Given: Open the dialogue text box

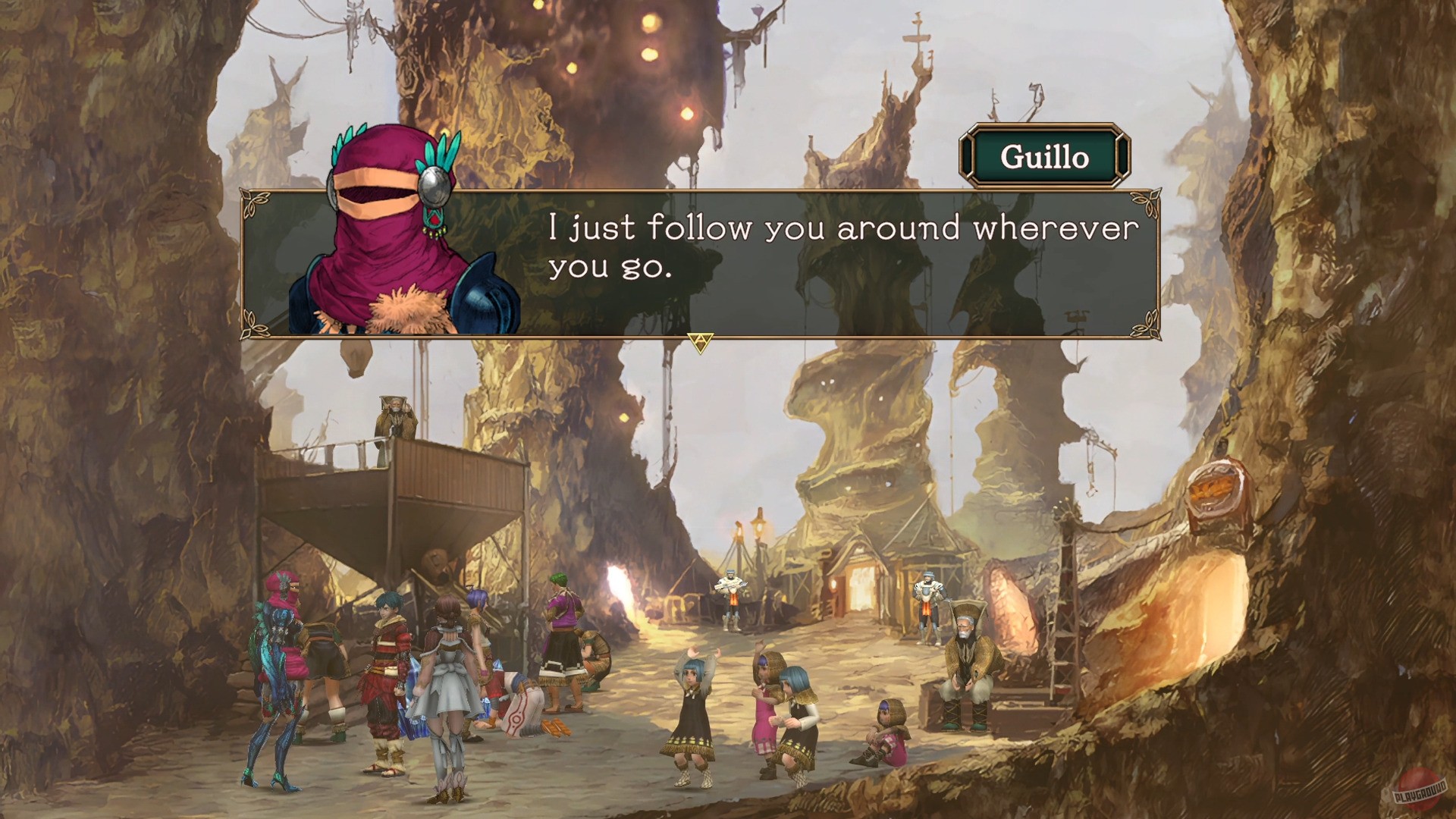Looking at the screenshot, I should tap(758, 258).
